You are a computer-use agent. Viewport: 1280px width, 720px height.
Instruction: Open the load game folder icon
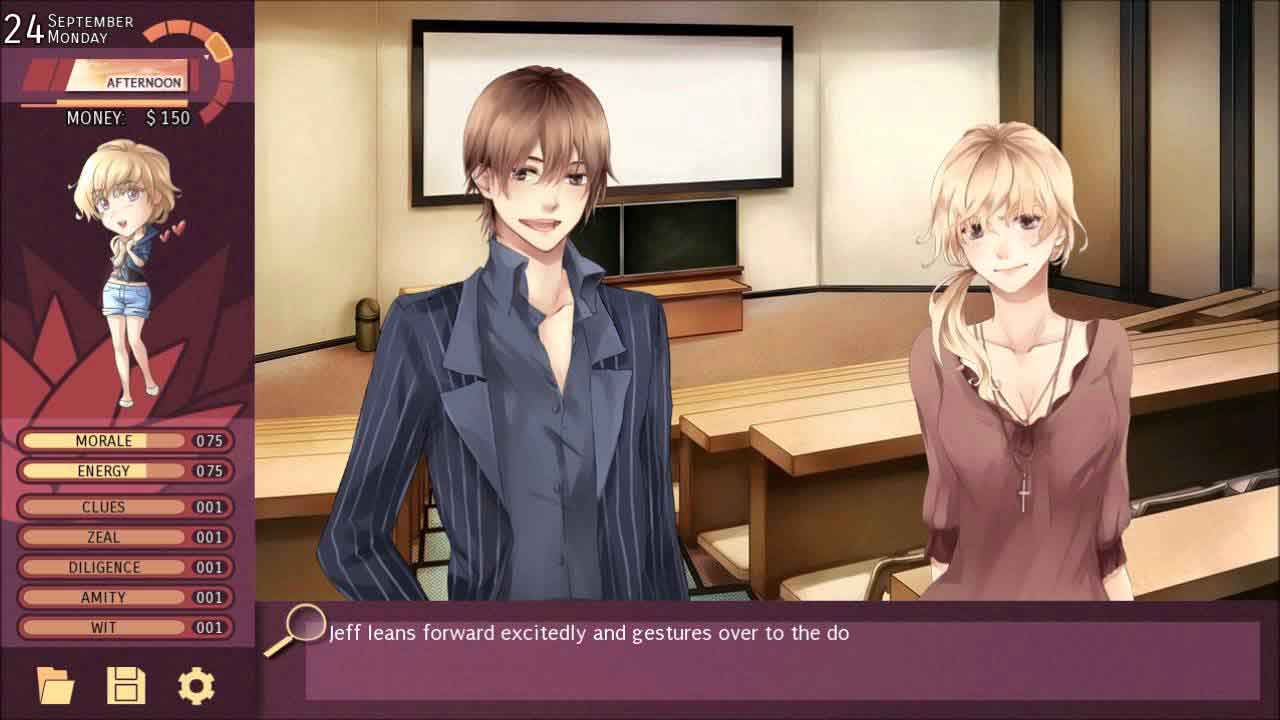[x=56, y=686]
